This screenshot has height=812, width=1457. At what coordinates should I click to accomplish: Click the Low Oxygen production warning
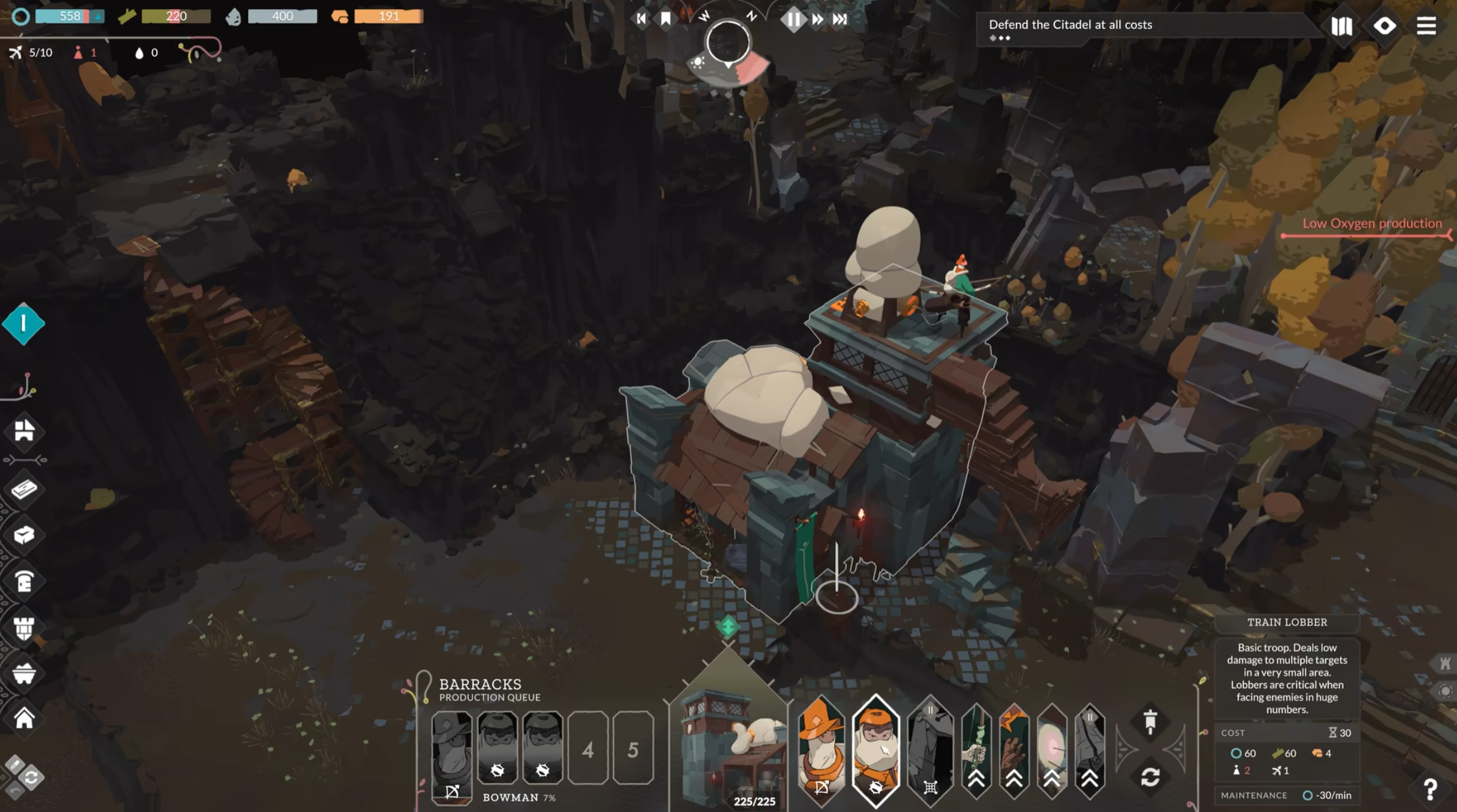pyautogui.click(x=1372, y=224)
